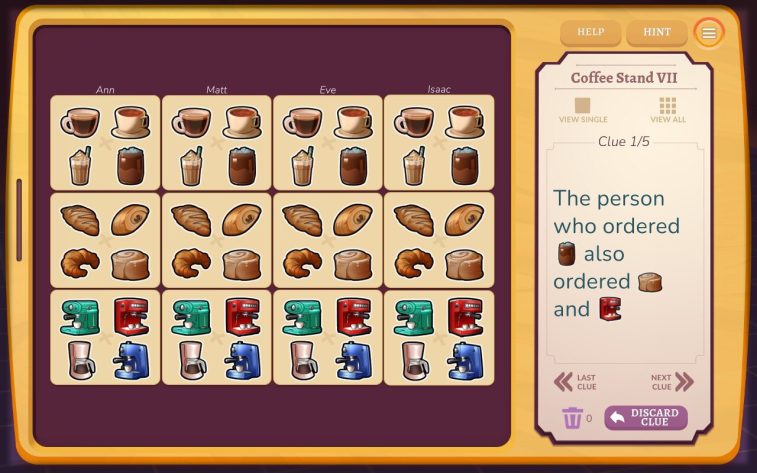
Task: Request a hint
Action: pos(657,32)
